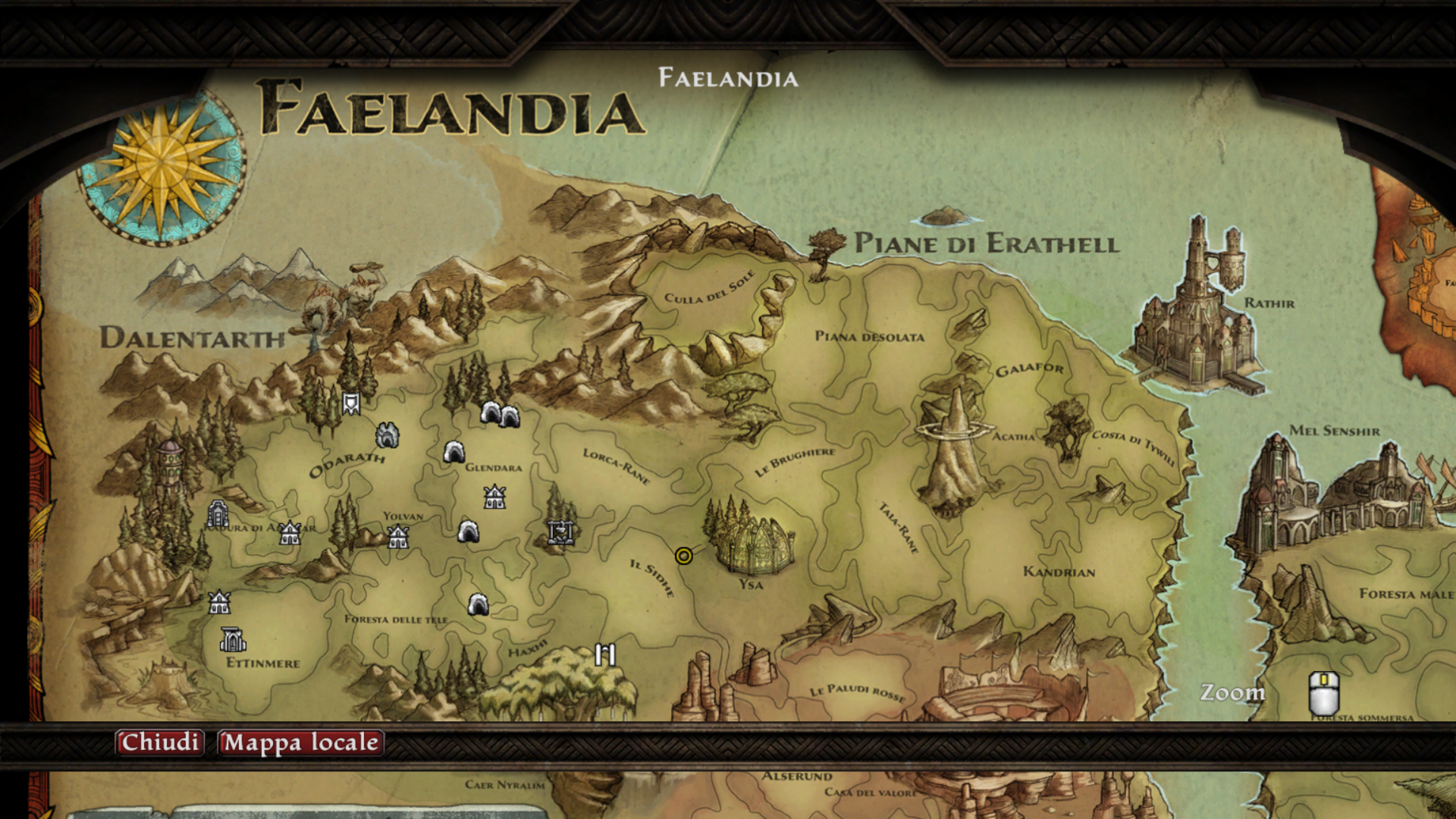This screenshot has height=819, width=1456.
Task: Select the gate icon east of Yolvan
Action: point(560,532)
